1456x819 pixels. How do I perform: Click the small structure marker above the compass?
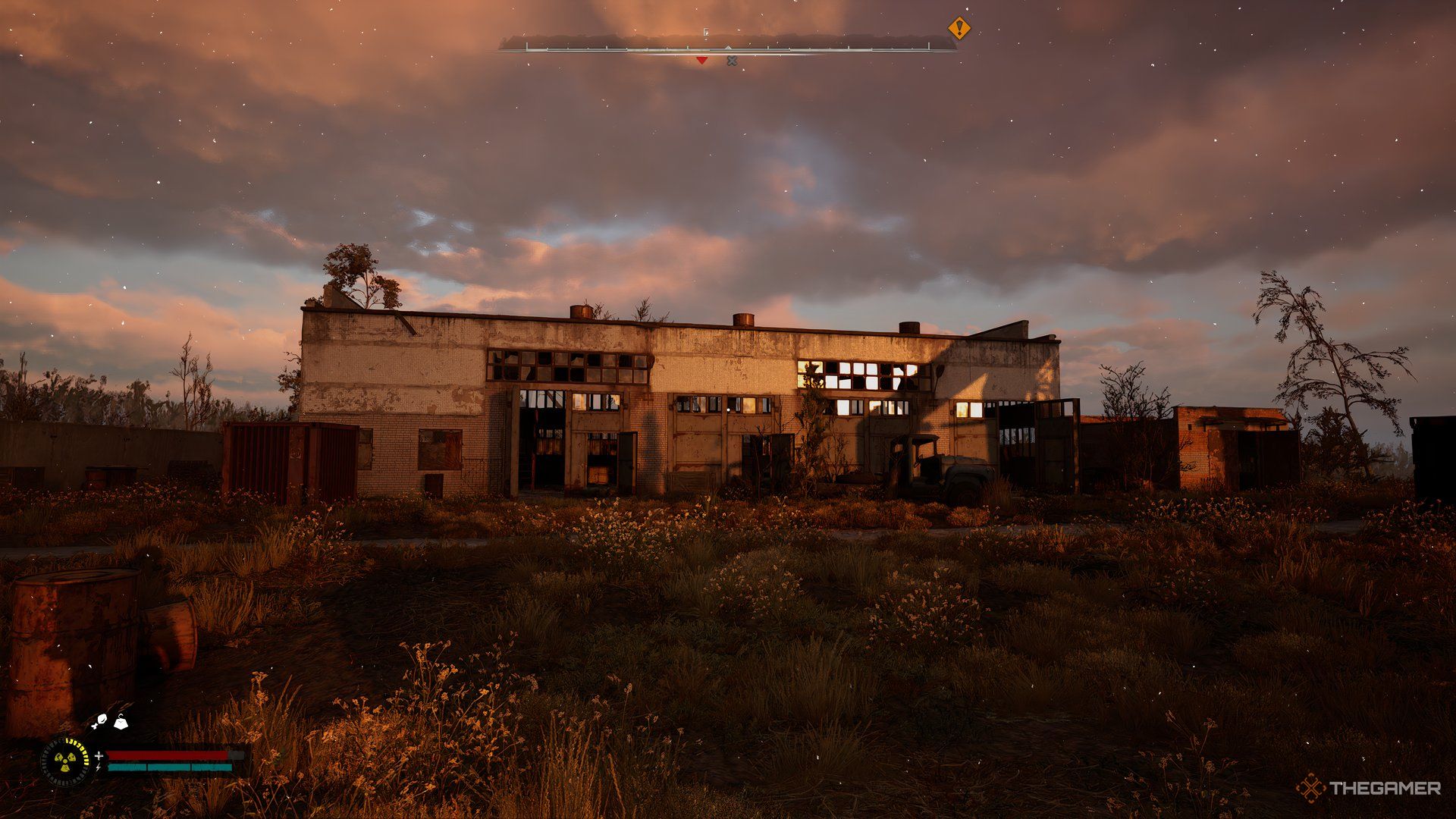(706, 33)
